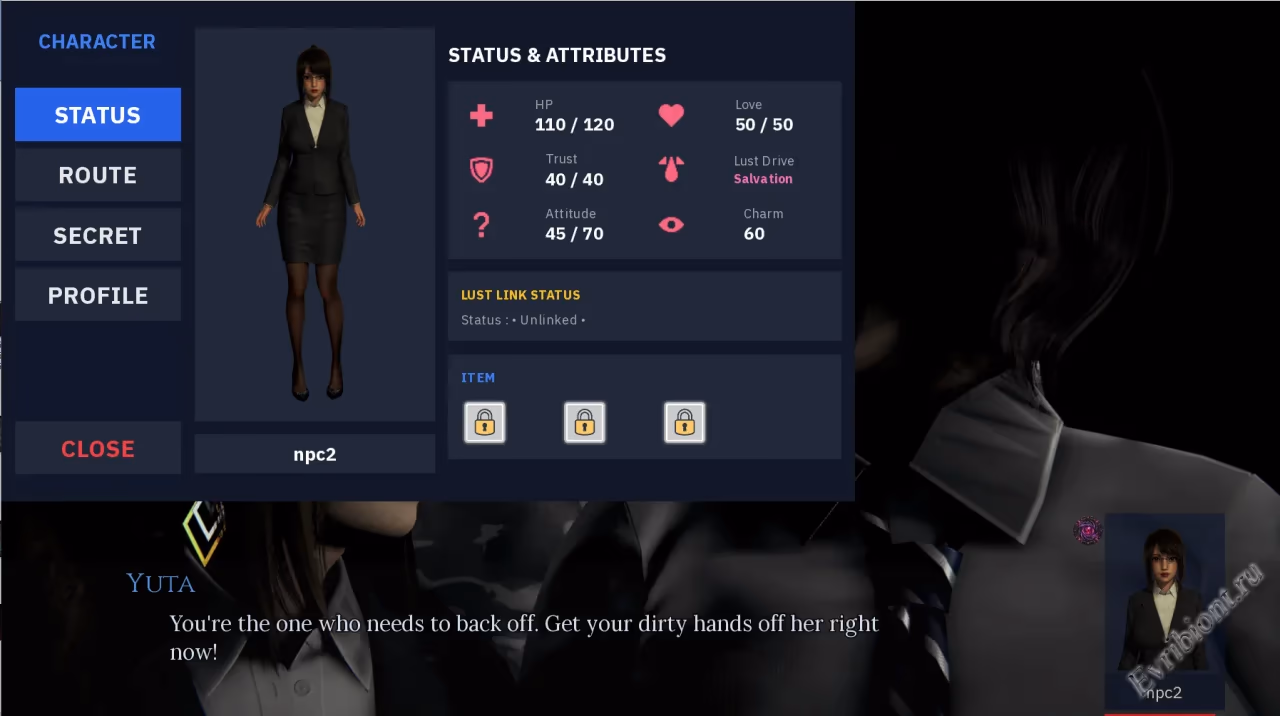This screenshot has width=1280, height=716.
Task: View the Profile tab
Action: [x=97, y=295]
